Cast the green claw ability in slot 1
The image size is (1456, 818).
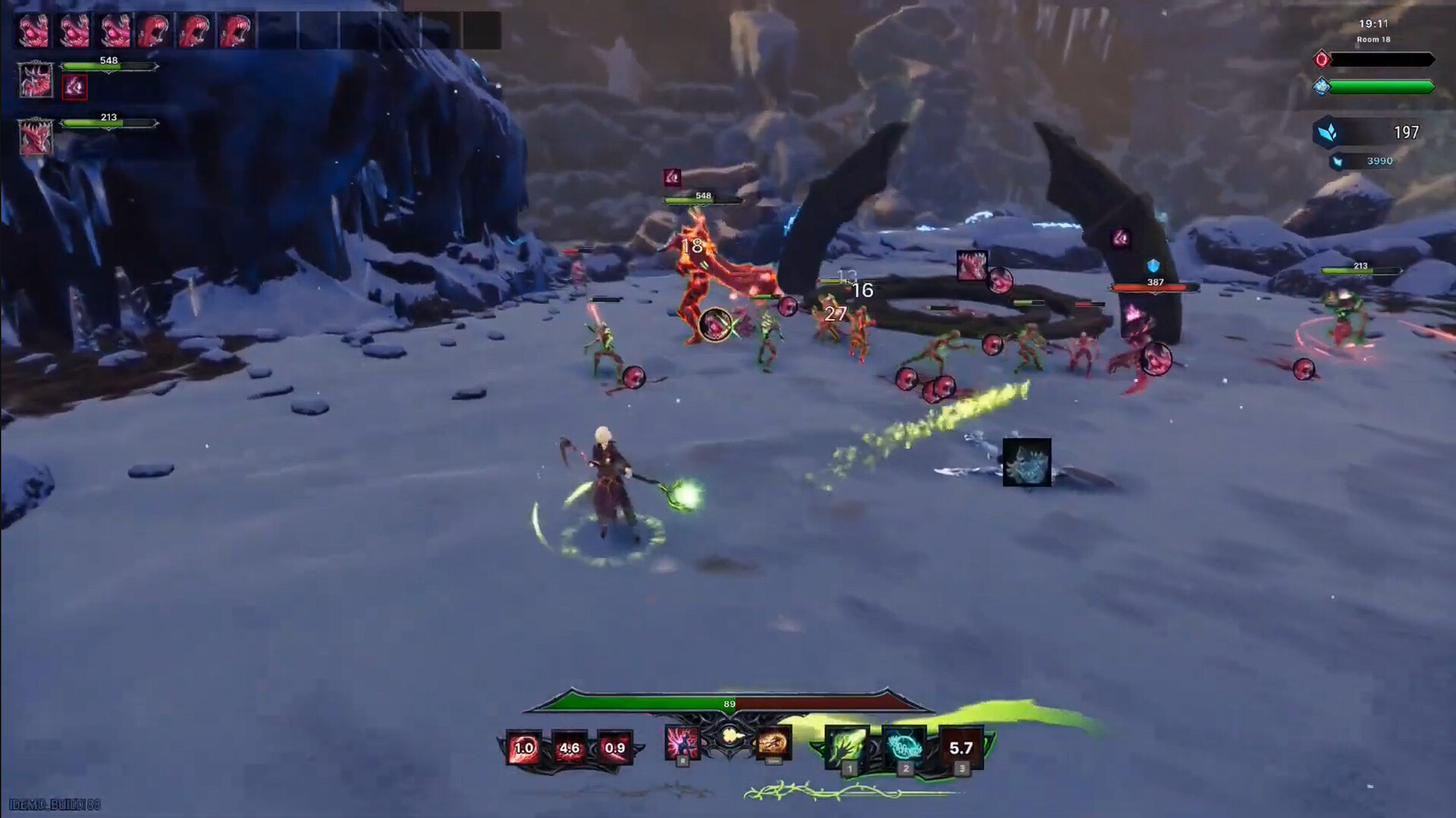tap(847, 747)
